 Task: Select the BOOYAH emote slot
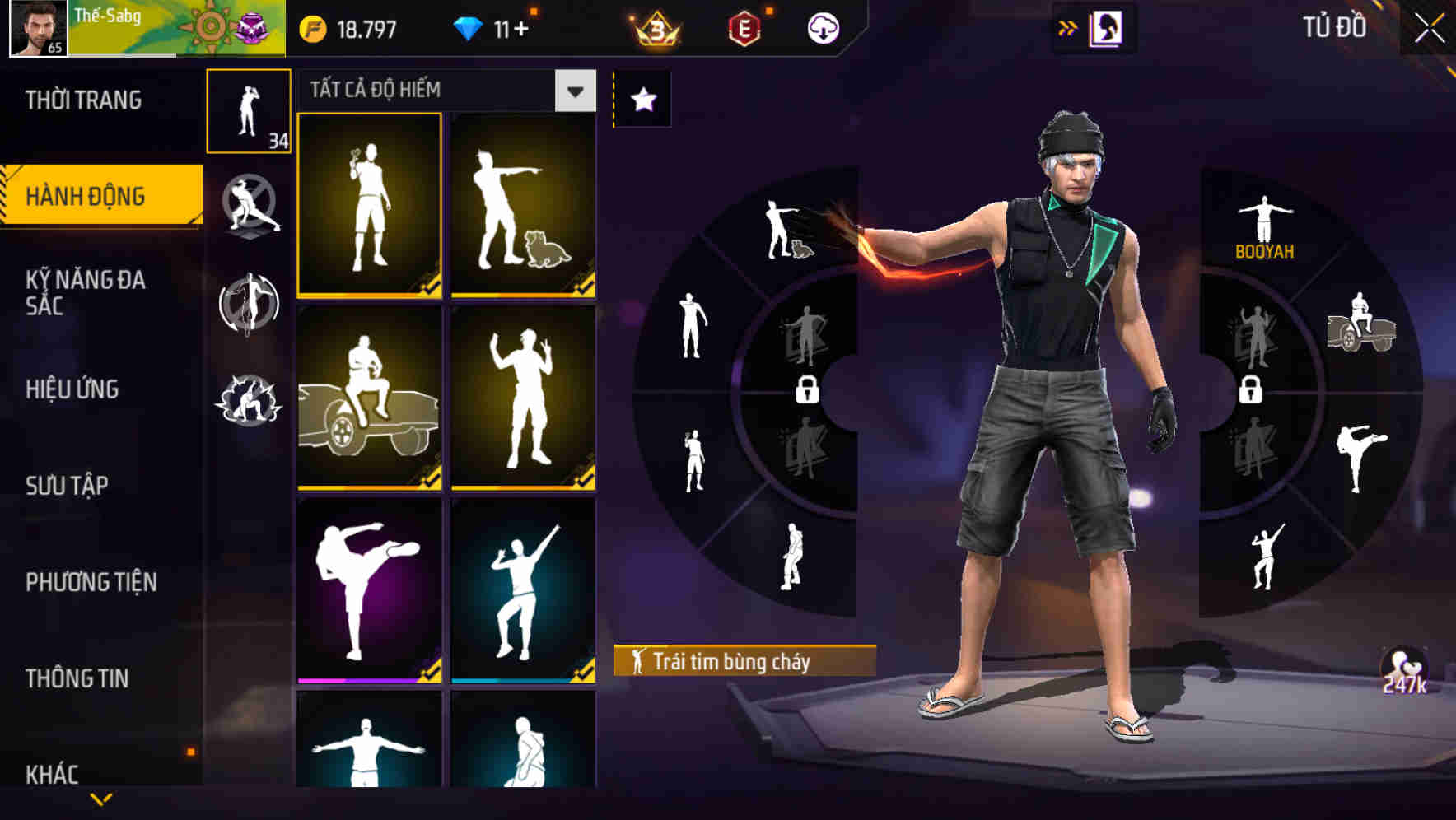click(x=1263, y=222)
